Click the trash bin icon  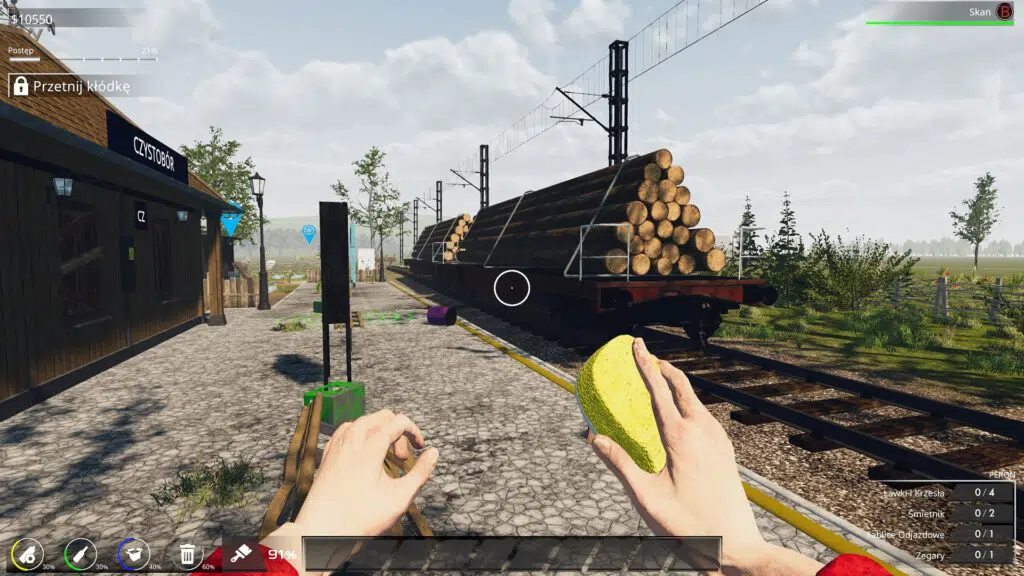pos(187,553)
